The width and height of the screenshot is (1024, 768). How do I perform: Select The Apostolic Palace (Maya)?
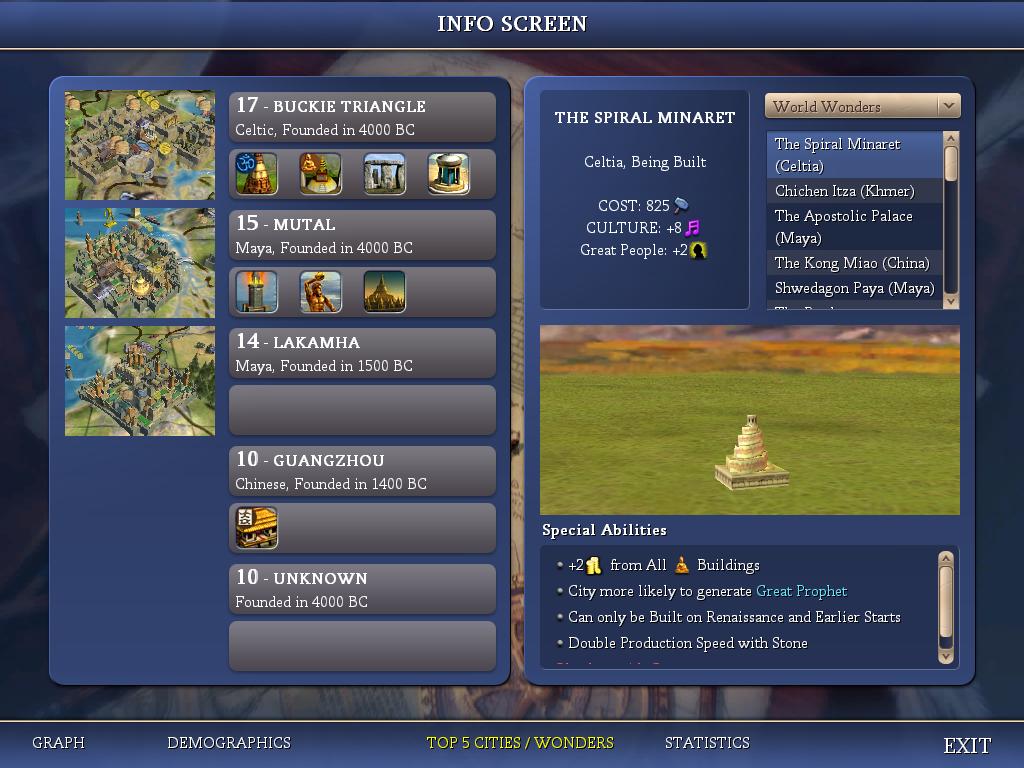click(x=854, y=227)
